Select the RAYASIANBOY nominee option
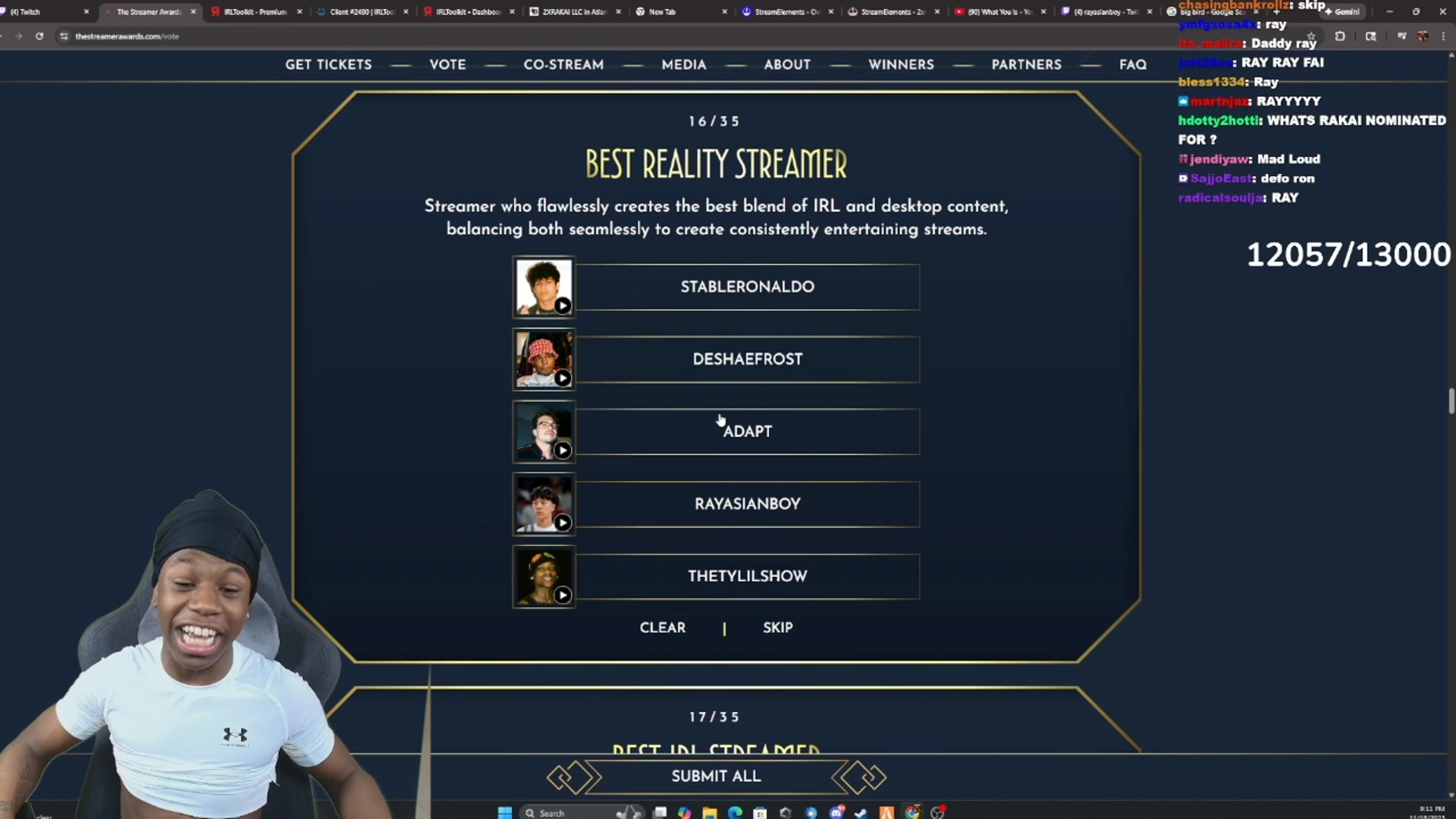This screenshot has height=819, width=1456. click(x=748, y=503)
